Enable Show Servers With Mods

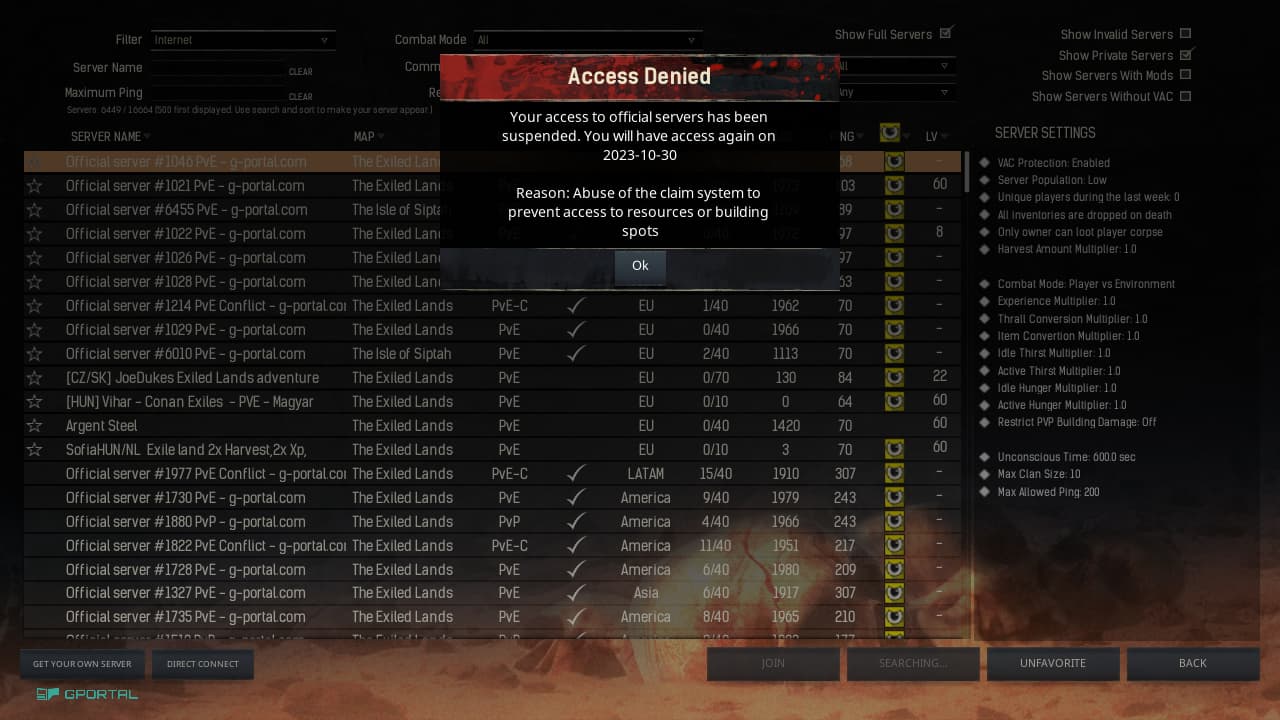[x=1185, y=74]
